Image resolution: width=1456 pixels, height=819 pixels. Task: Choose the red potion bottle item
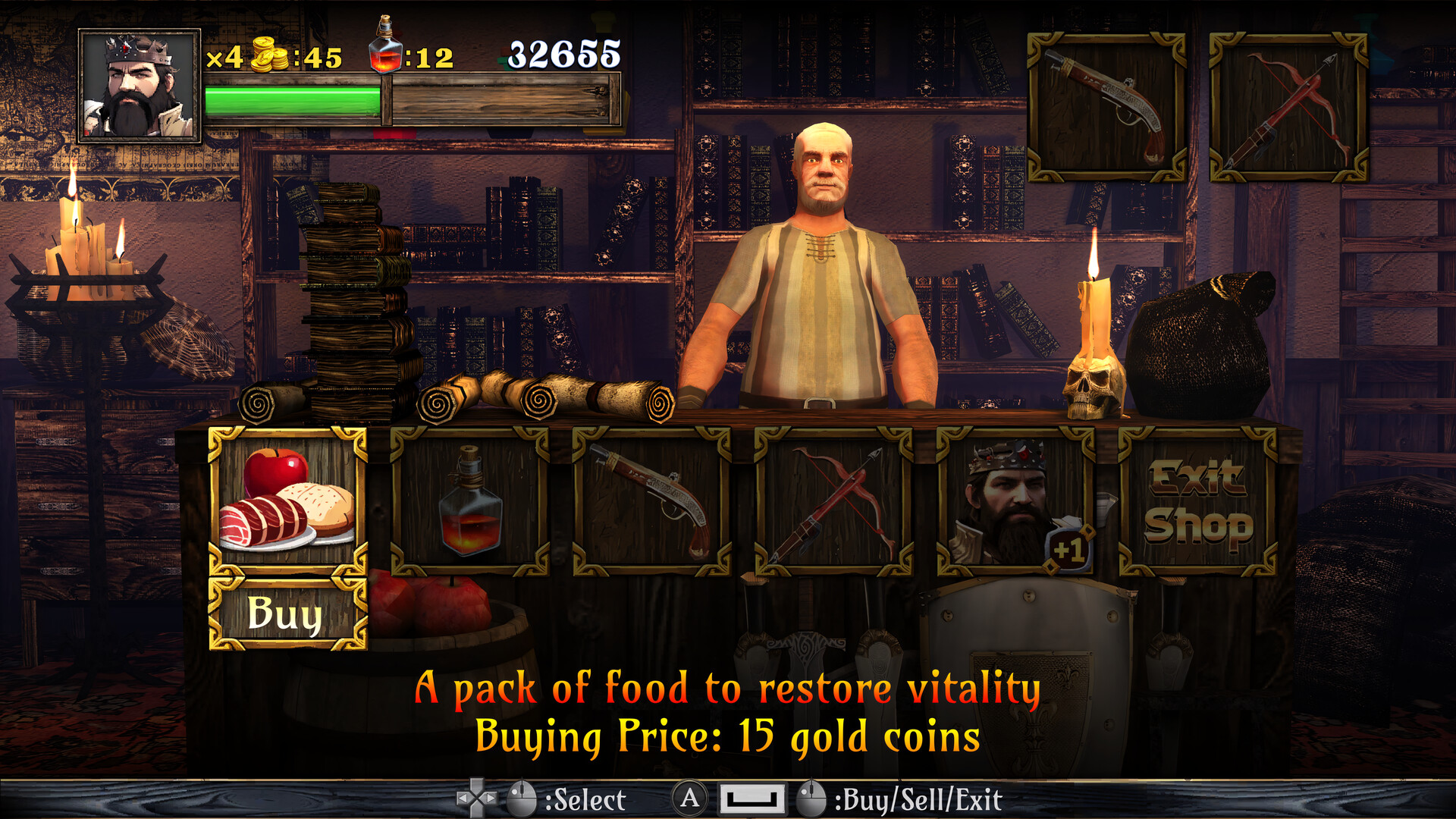click(469, 500)
